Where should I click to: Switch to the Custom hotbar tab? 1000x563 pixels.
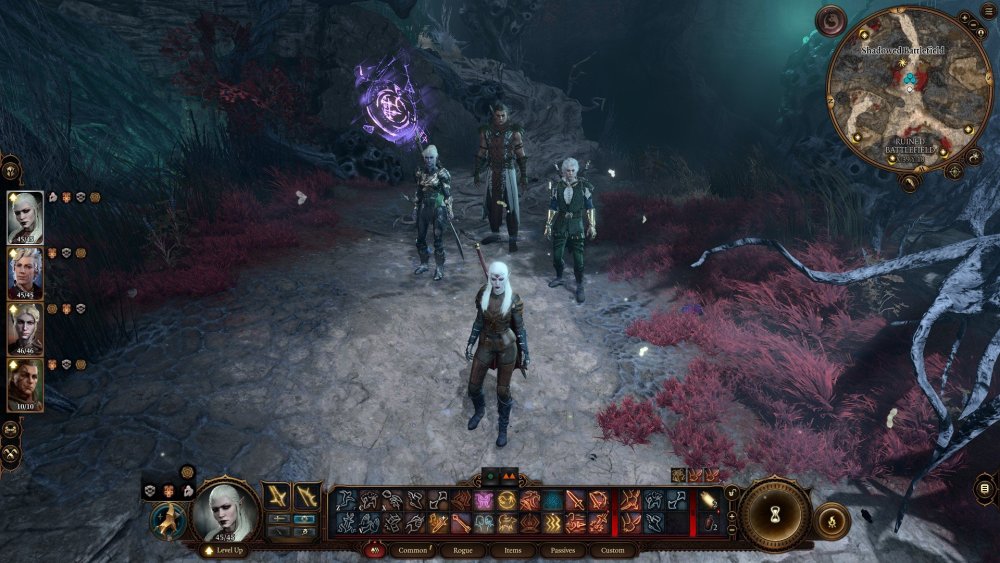coord(613,550)
